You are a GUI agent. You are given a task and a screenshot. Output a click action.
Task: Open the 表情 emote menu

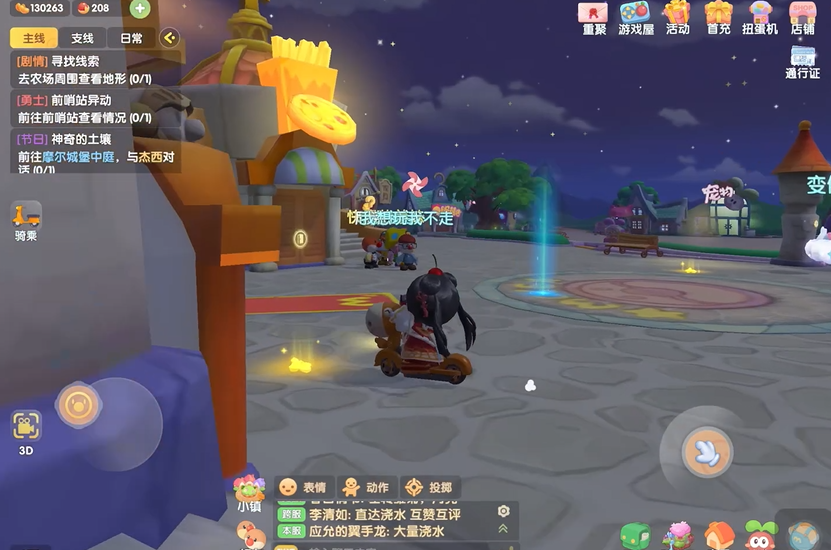coord(302,487)
